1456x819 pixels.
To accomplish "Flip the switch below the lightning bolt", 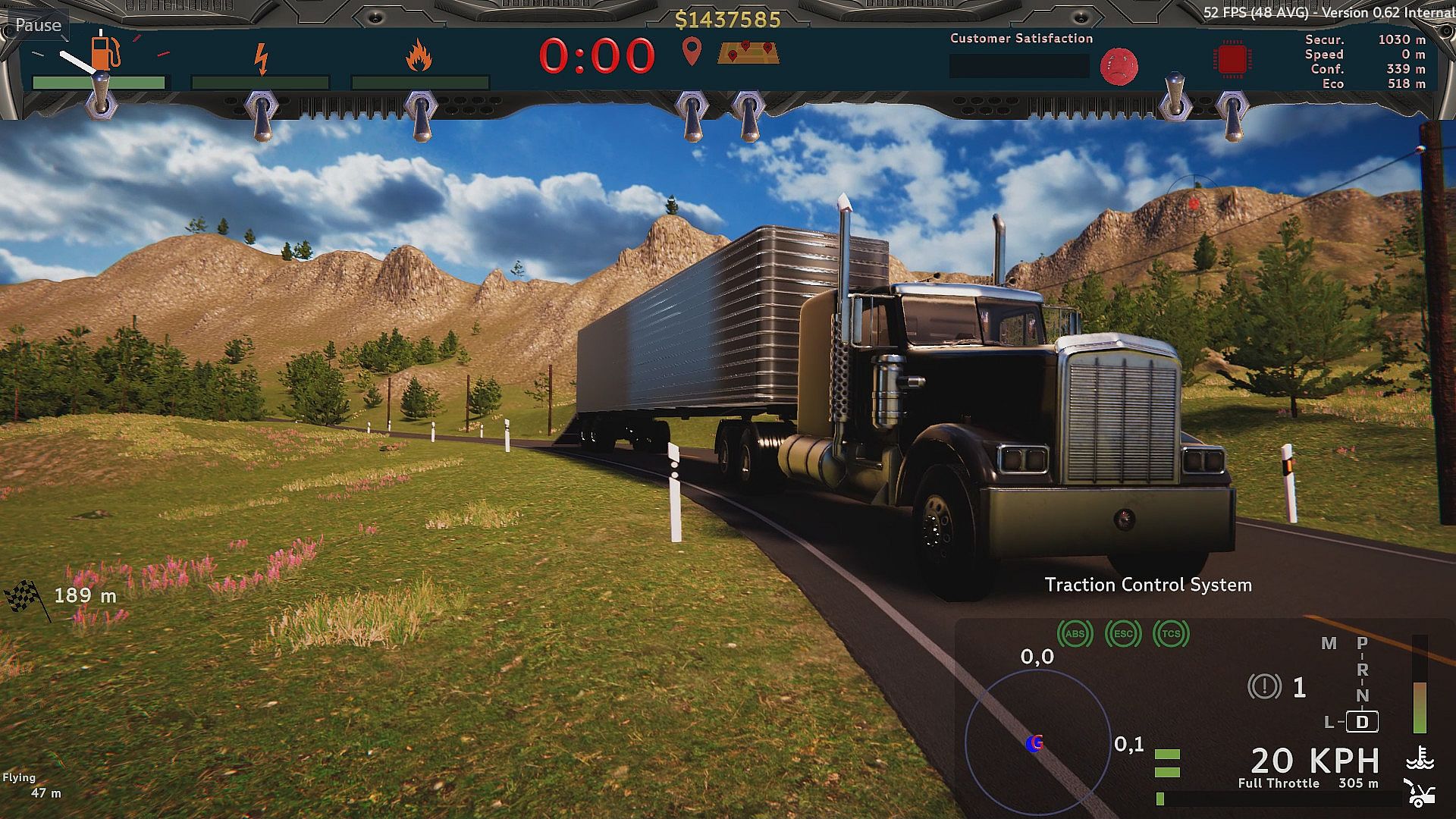I will tap(261, 114).
